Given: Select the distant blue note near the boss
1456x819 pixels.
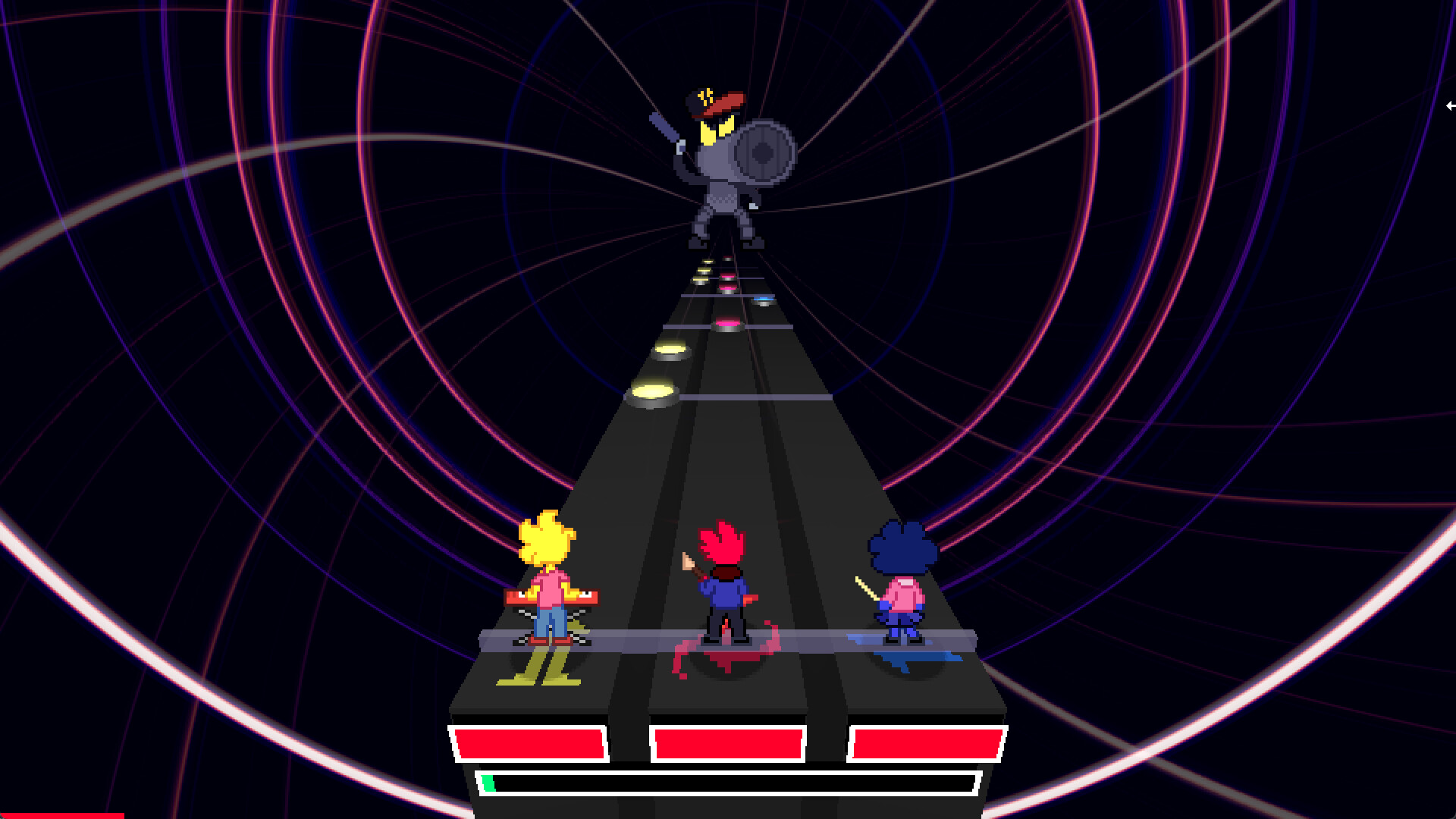Looking at the screenshot, I should click(764, 300).
